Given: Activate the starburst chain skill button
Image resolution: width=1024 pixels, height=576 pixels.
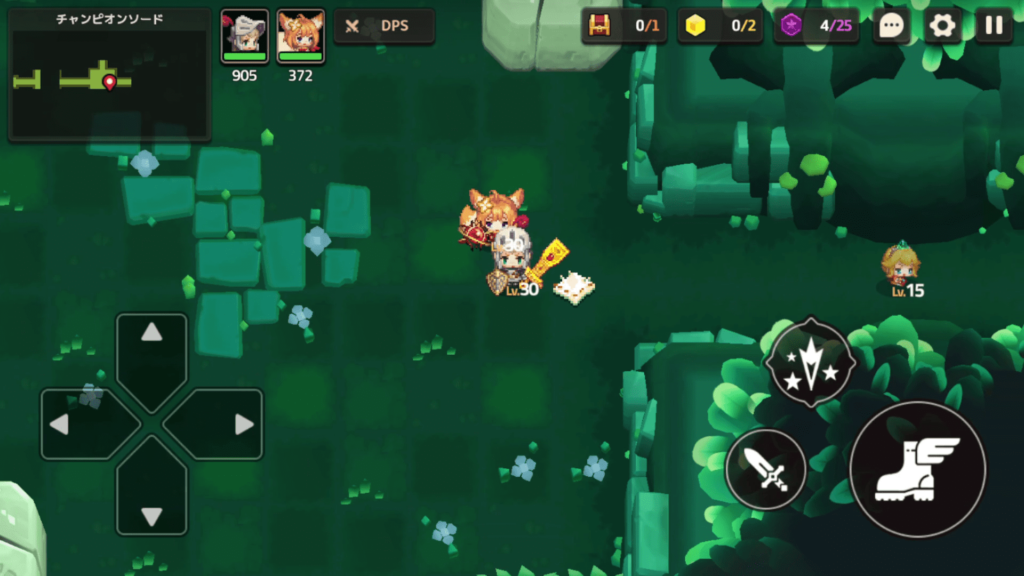Looking at the screenshot, I should click(x=810, y=361).
